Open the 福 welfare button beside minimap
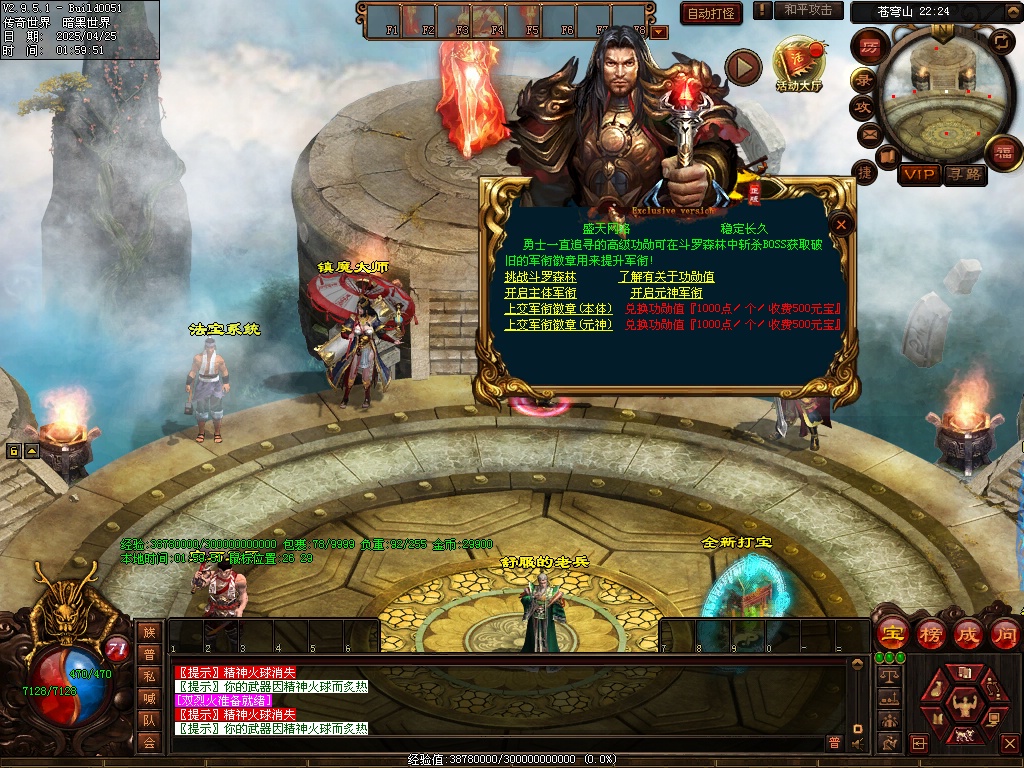The width and height of the screenshot is (1024, 768). [x=1002, y=153]
